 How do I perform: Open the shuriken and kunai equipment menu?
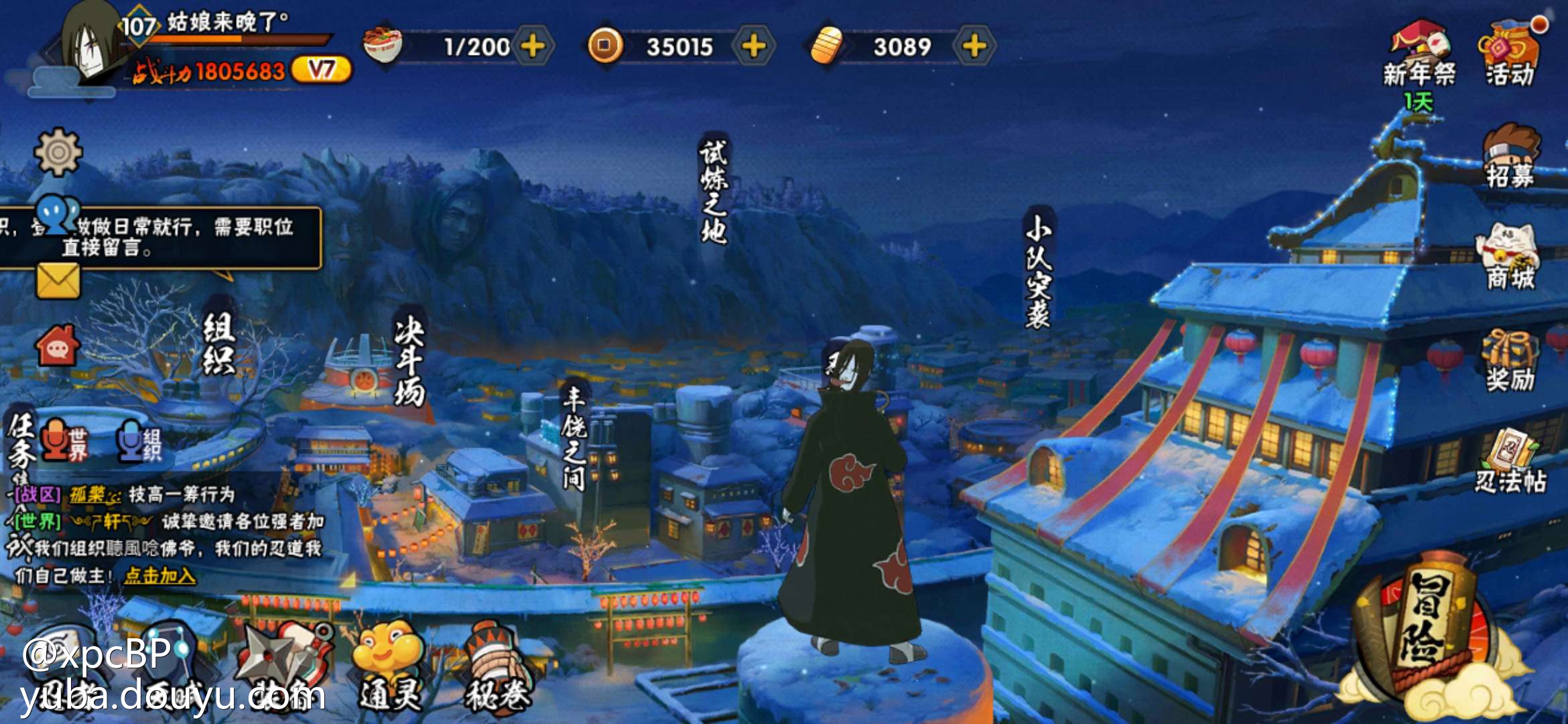point(285,660)
